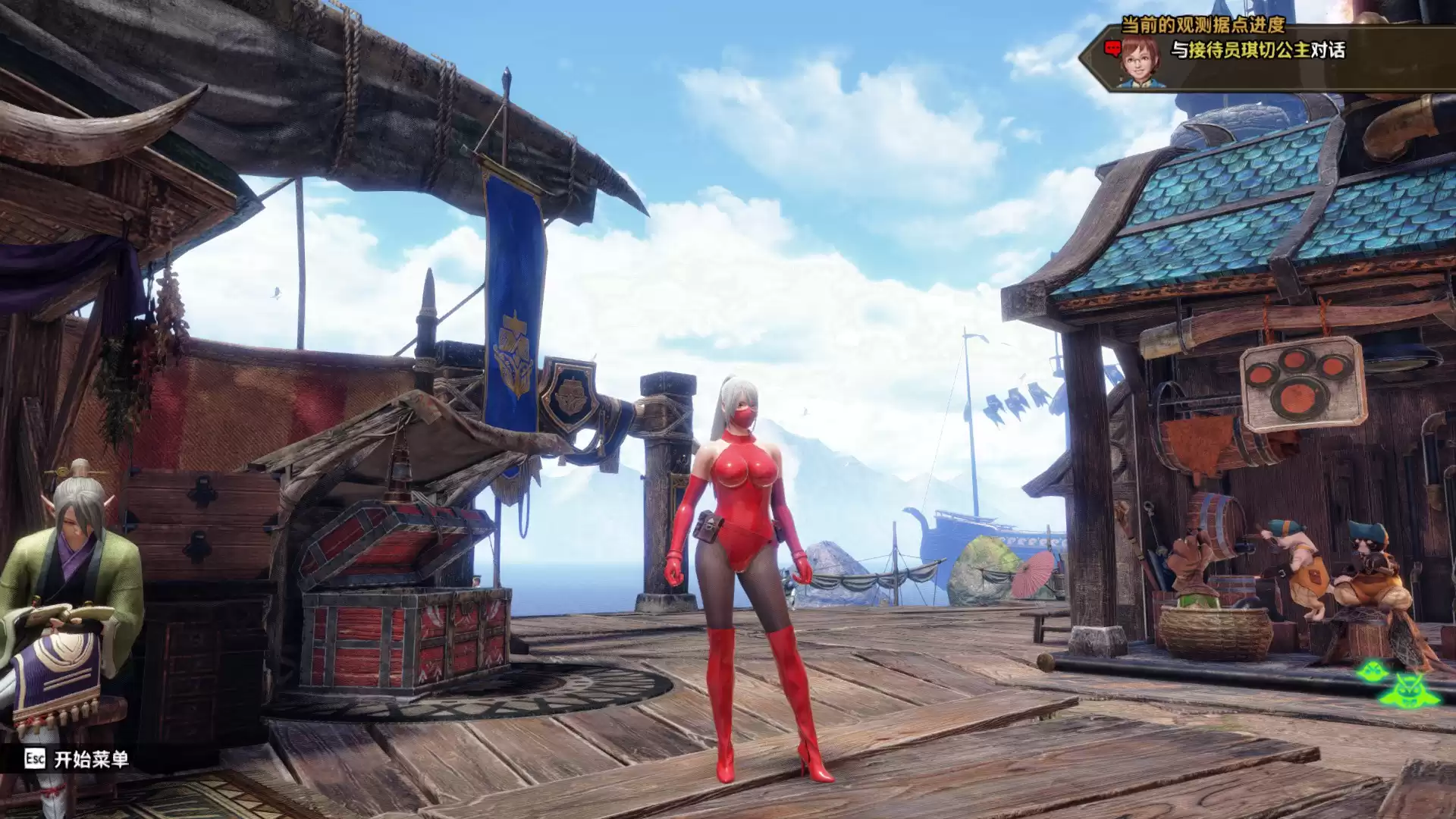The image size is (1456, 819).
Task: Click the receptionist portrait in the objective tracker
Action: tap(1141, 61)
